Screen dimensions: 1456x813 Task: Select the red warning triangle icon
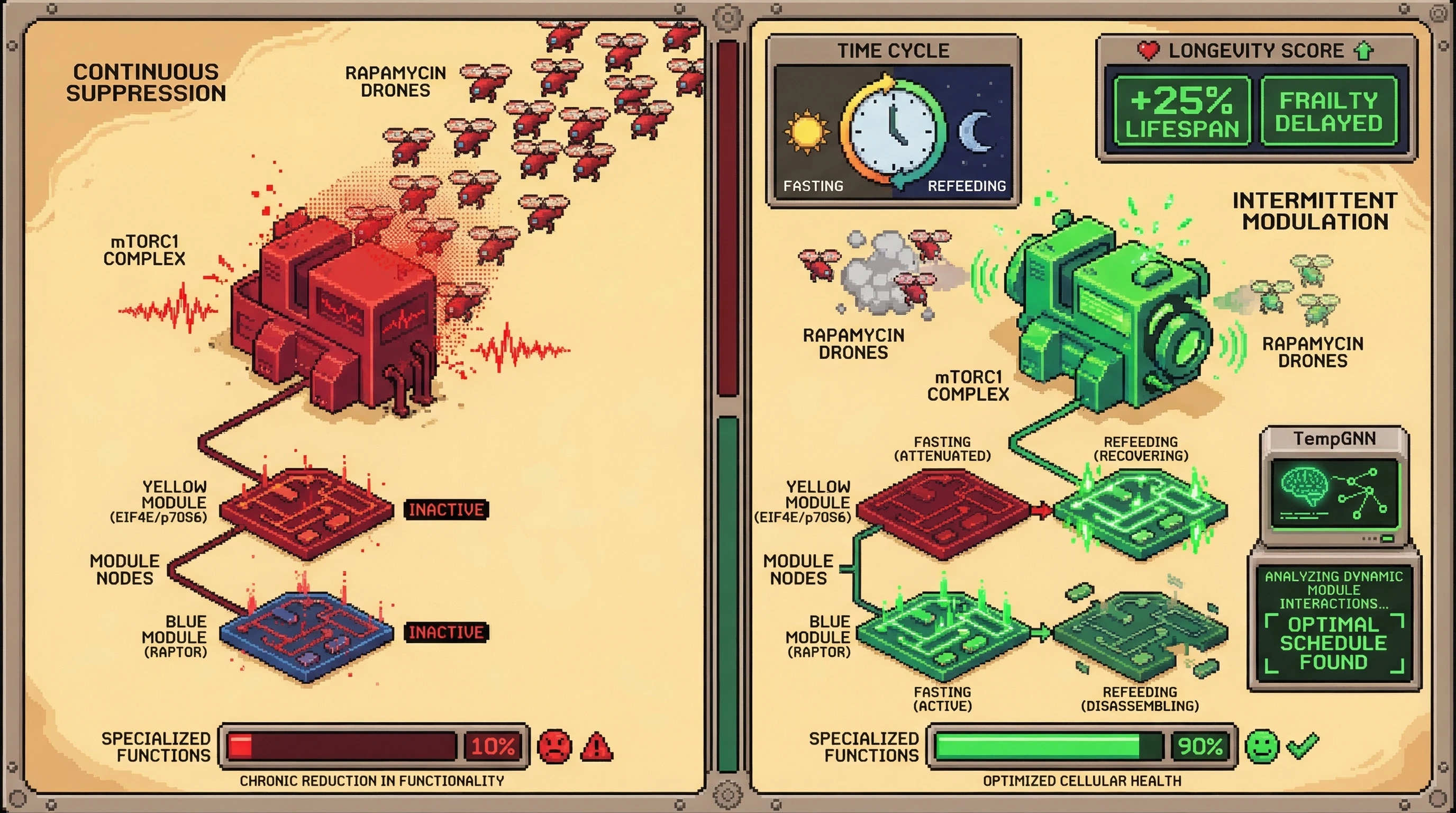click(596, 747)
